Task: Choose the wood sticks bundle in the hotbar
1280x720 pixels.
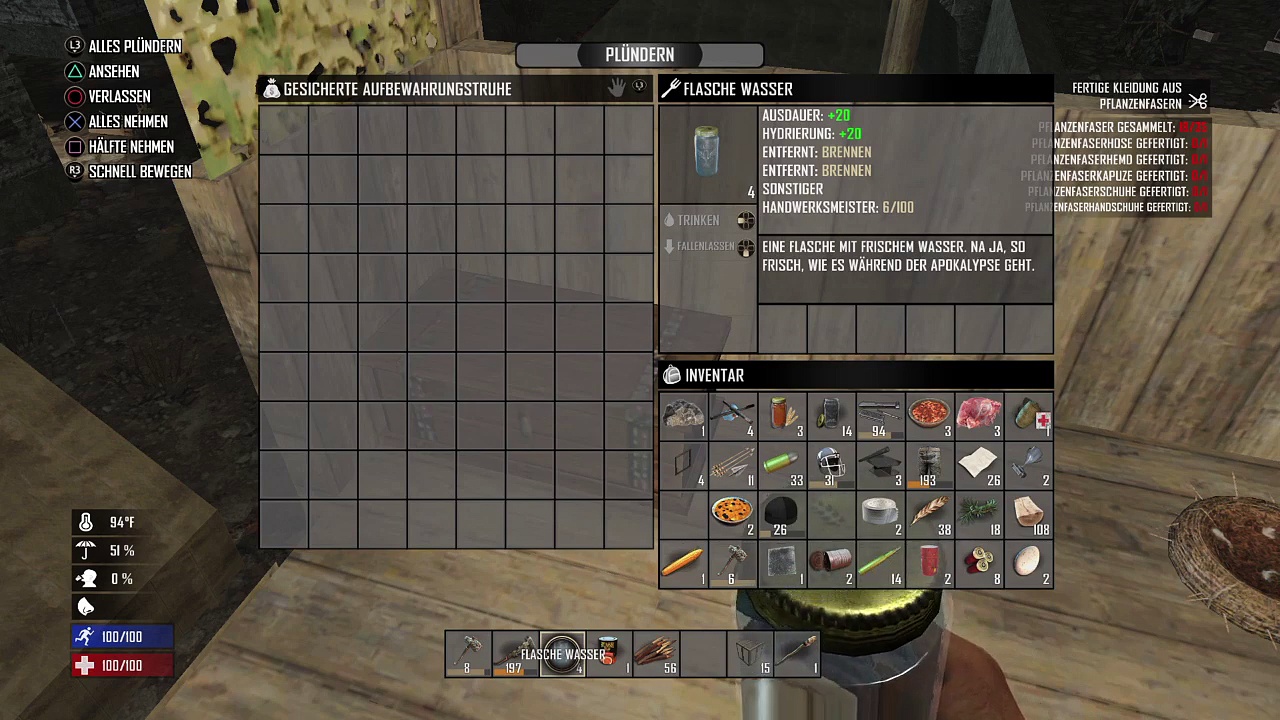Action: coord(657,654)
